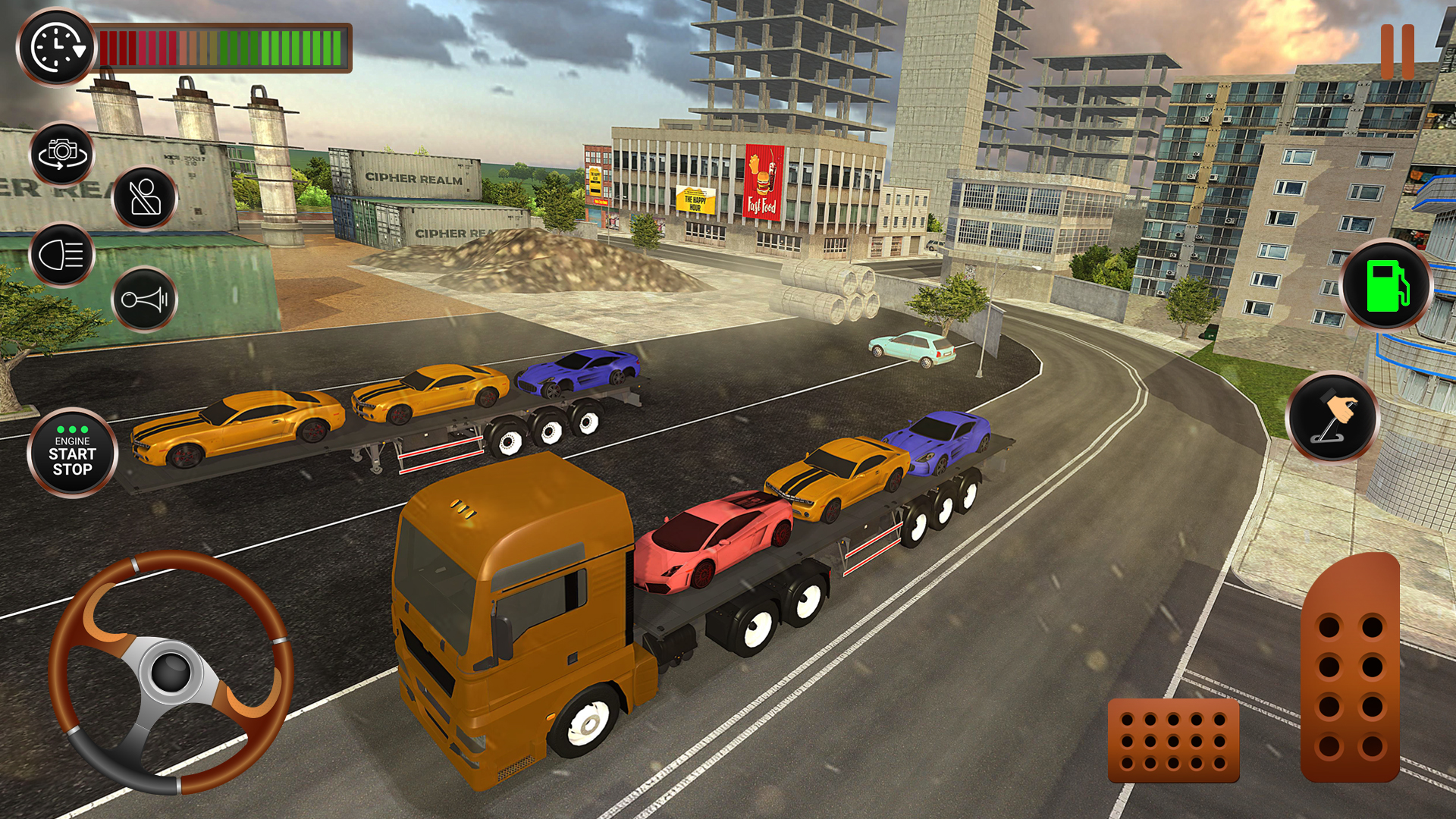Turn on the headlights

[62, 255]
